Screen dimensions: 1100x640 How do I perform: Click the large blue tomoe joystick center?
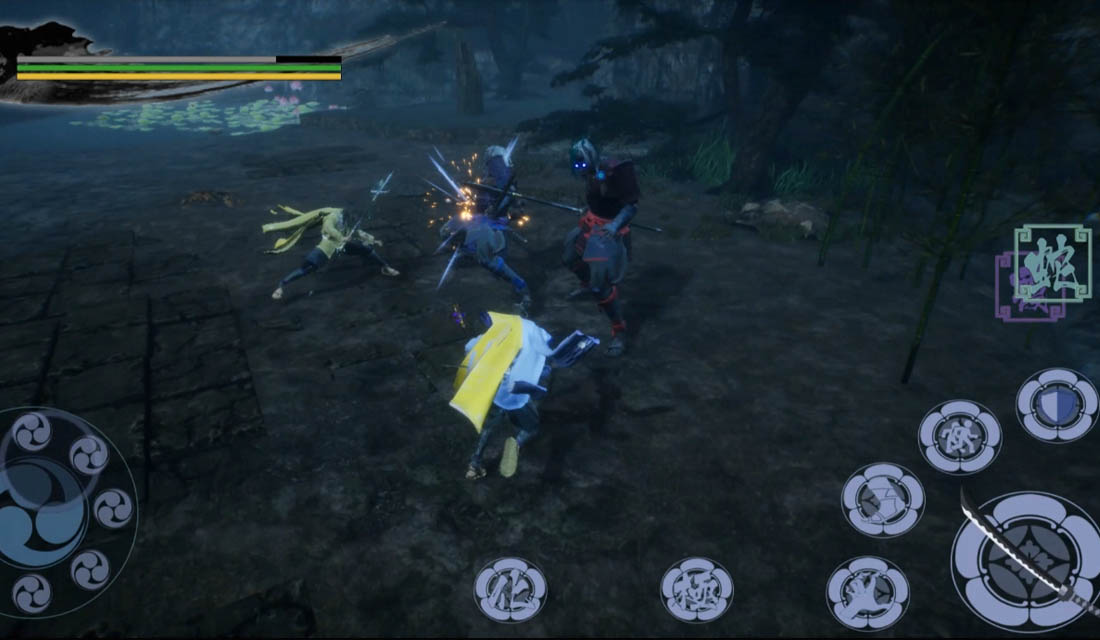click(x=42, y=508)
